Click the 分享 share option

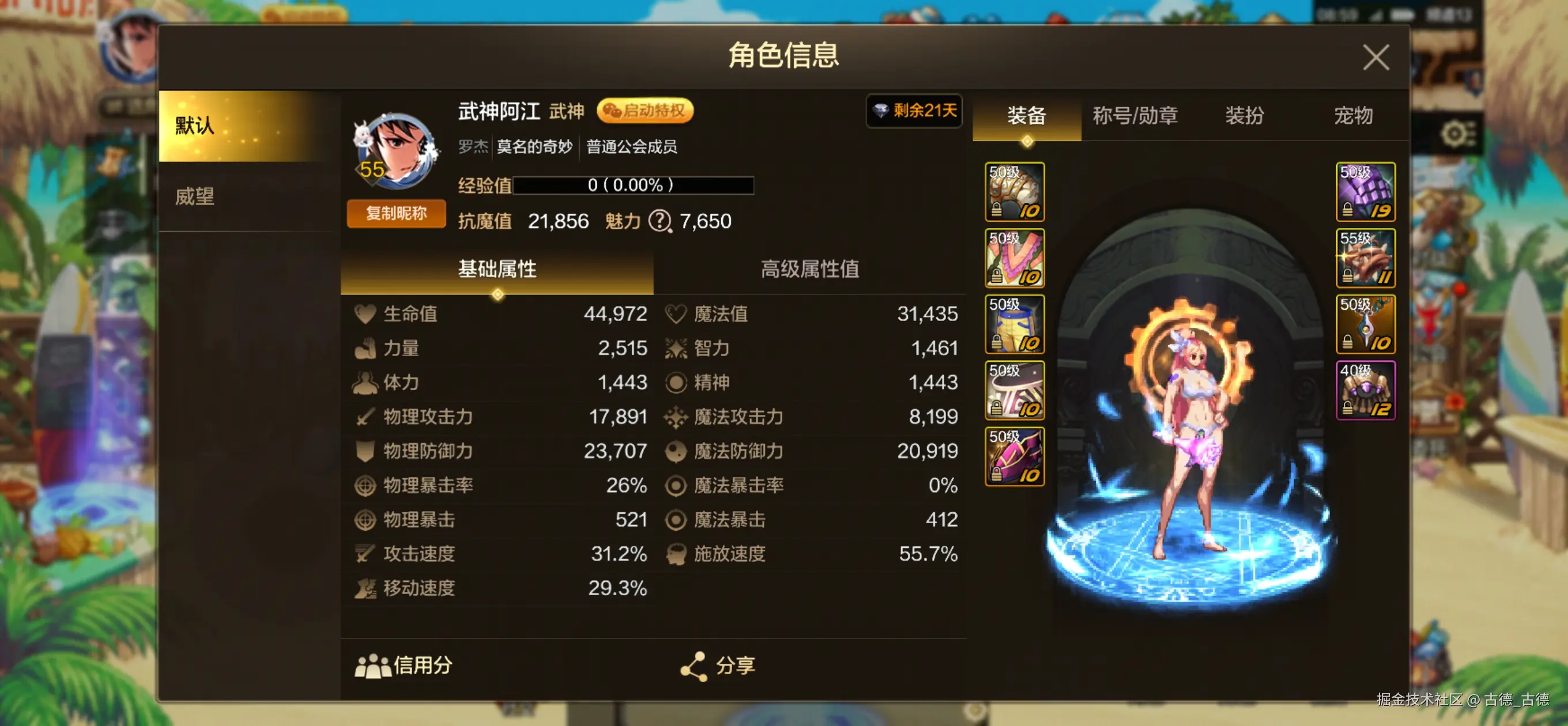click(718, 665)
